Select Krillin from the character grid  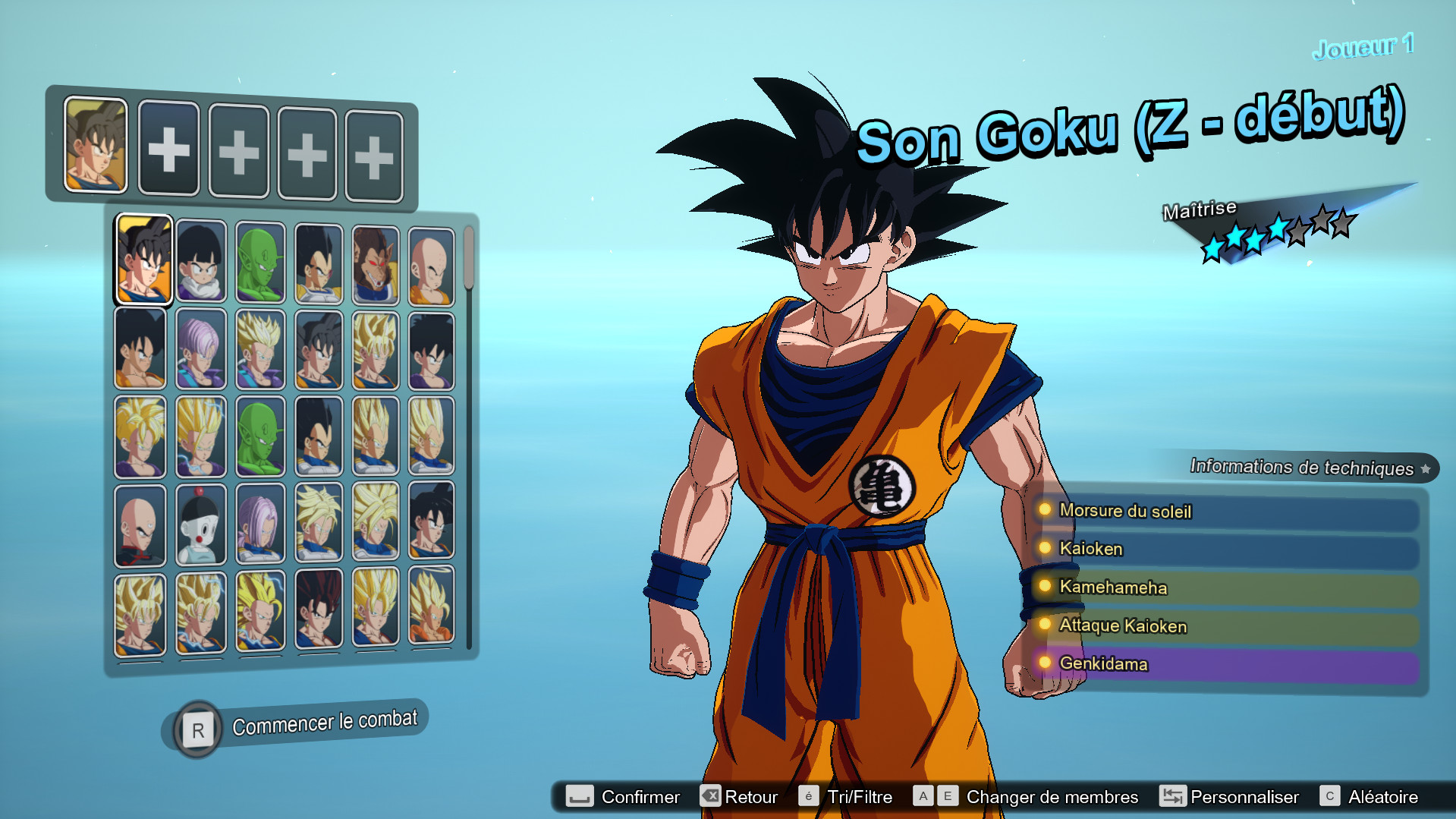tap(429, 262)
